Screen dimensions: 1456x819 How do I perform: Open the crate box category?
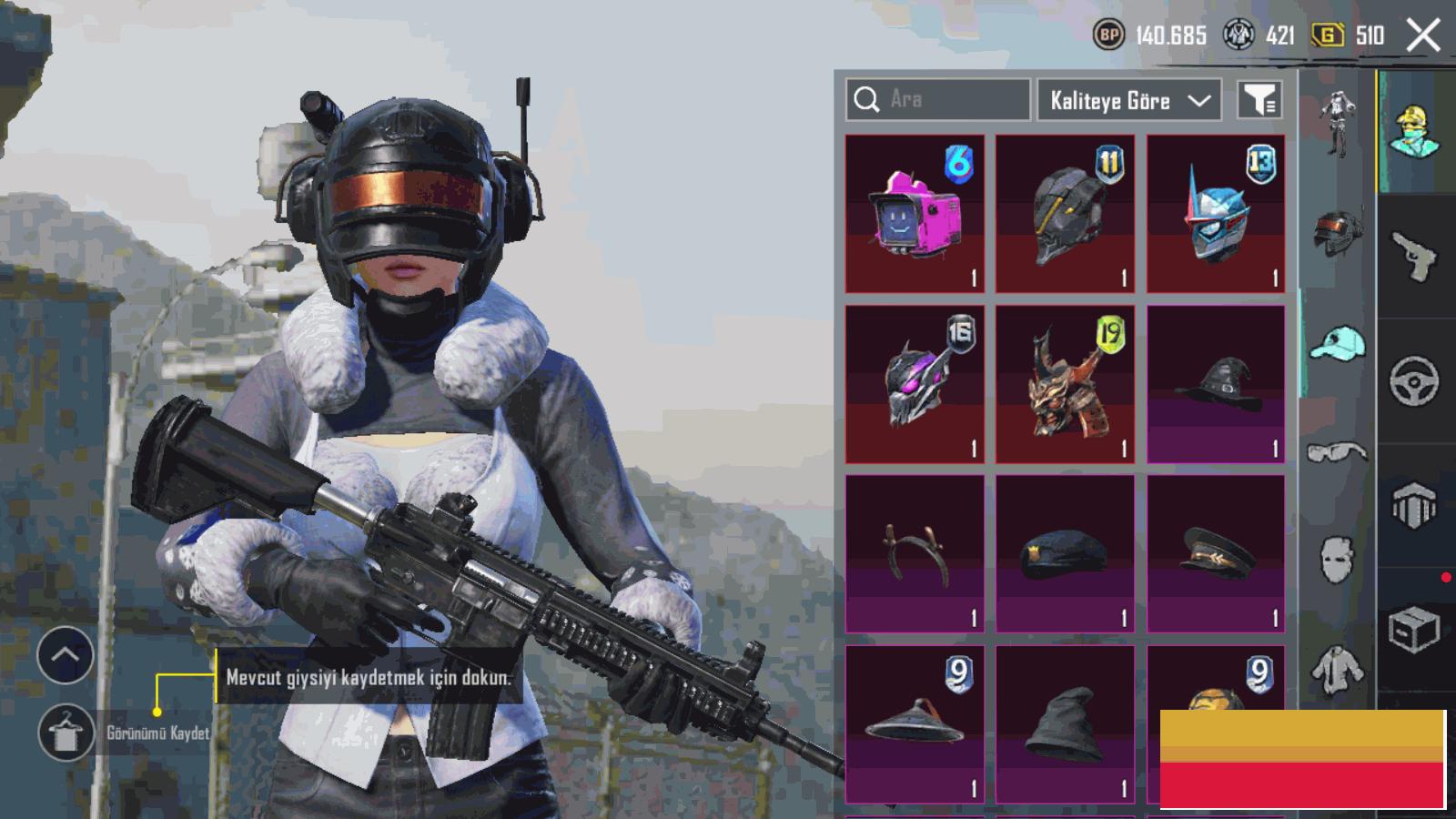(1414, 629)
